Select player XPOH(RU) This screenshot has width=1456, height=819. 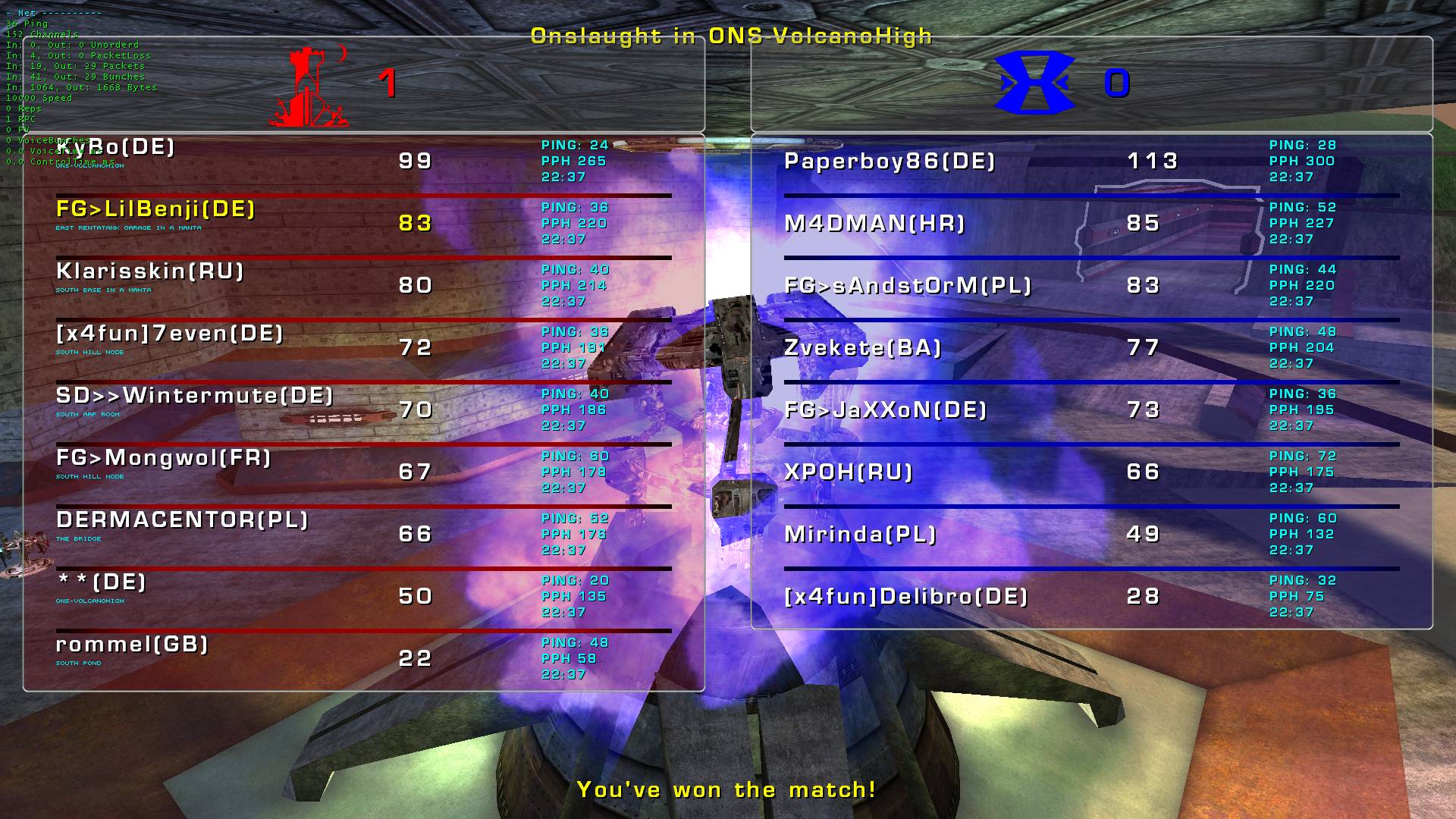tap(848, 472)
